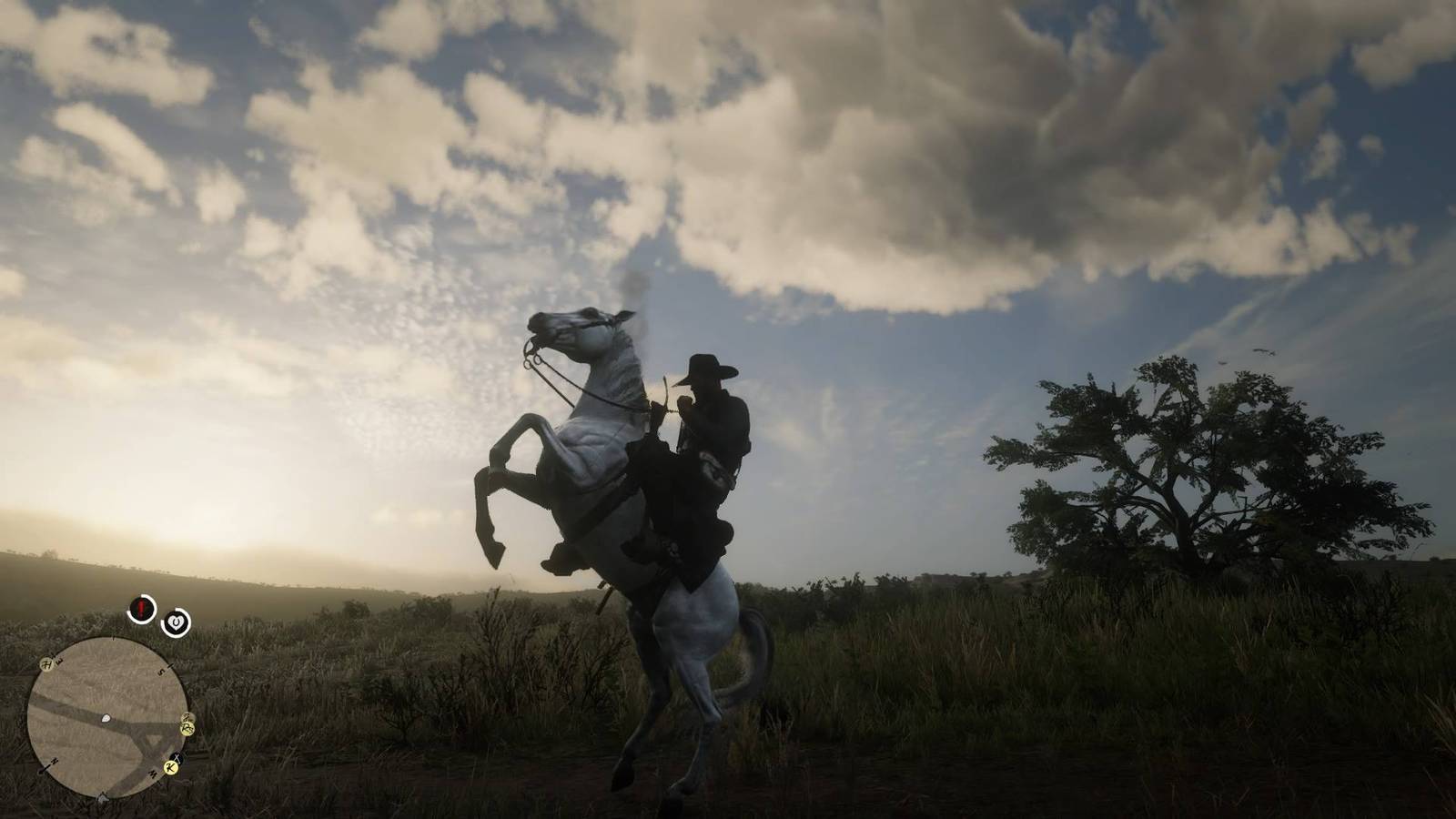
Task: Select the N compass letter on the minimap
Action: click(x=54, y=761)
